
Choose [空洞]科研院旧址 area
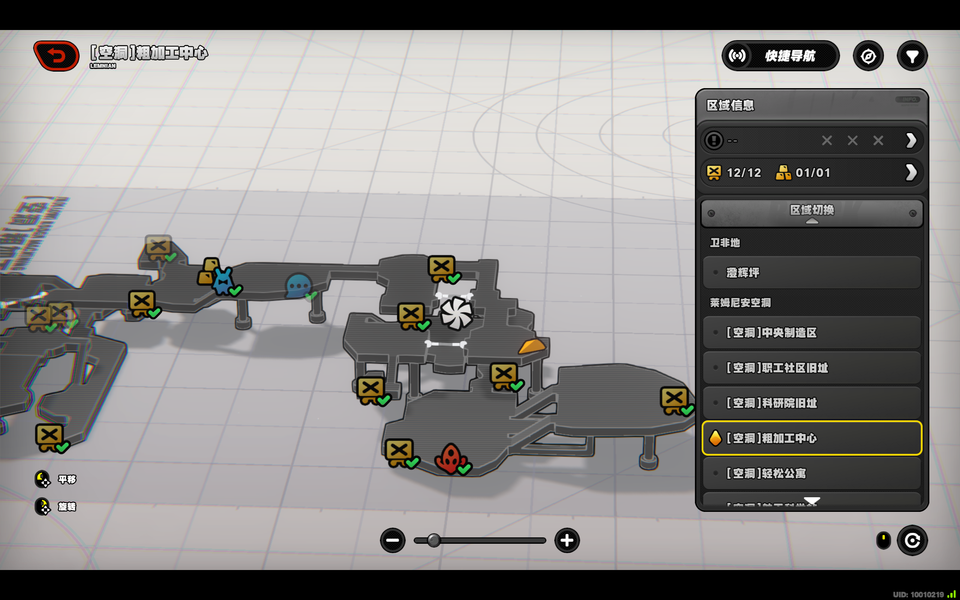click(x=811, y=402)
